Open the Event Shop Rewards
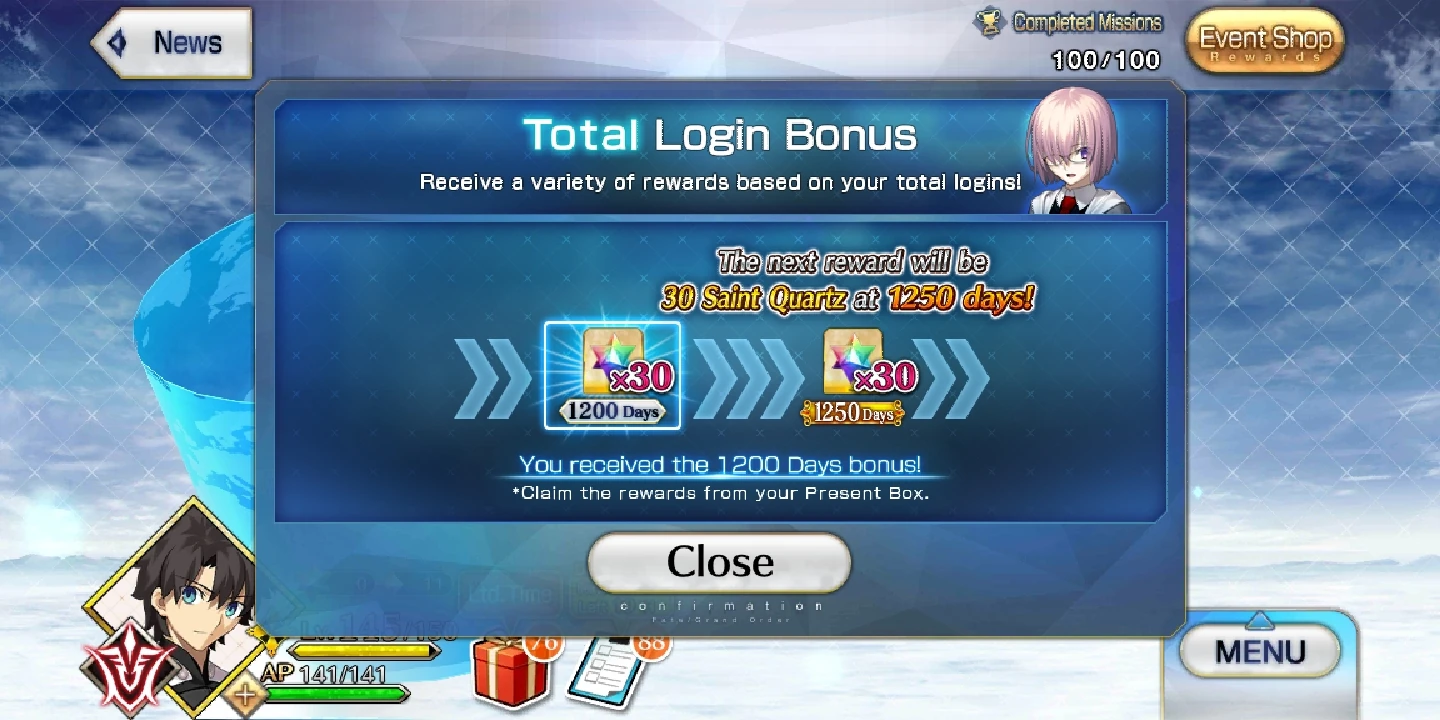The width and height of the screenshot is (1440, 720). (1263, 41)
